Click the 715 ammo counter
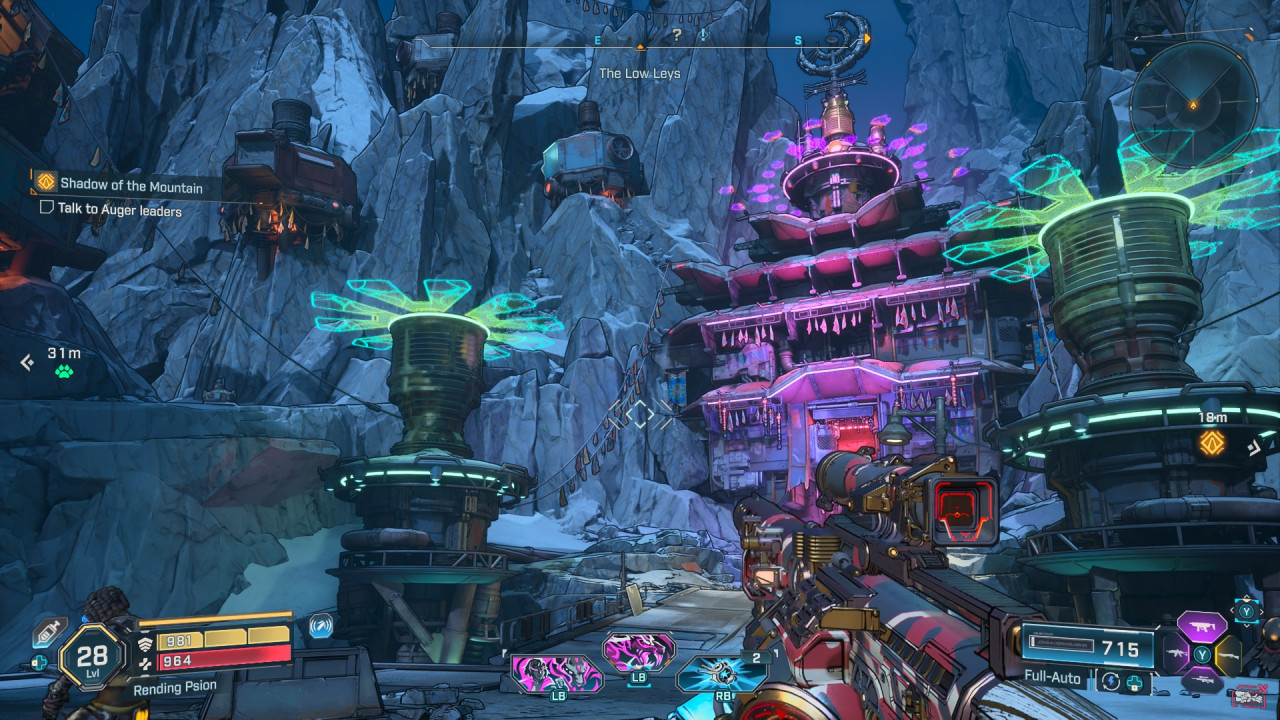Image resolution: width=1280 pixels, height=720 pixels. (1119, 648)
